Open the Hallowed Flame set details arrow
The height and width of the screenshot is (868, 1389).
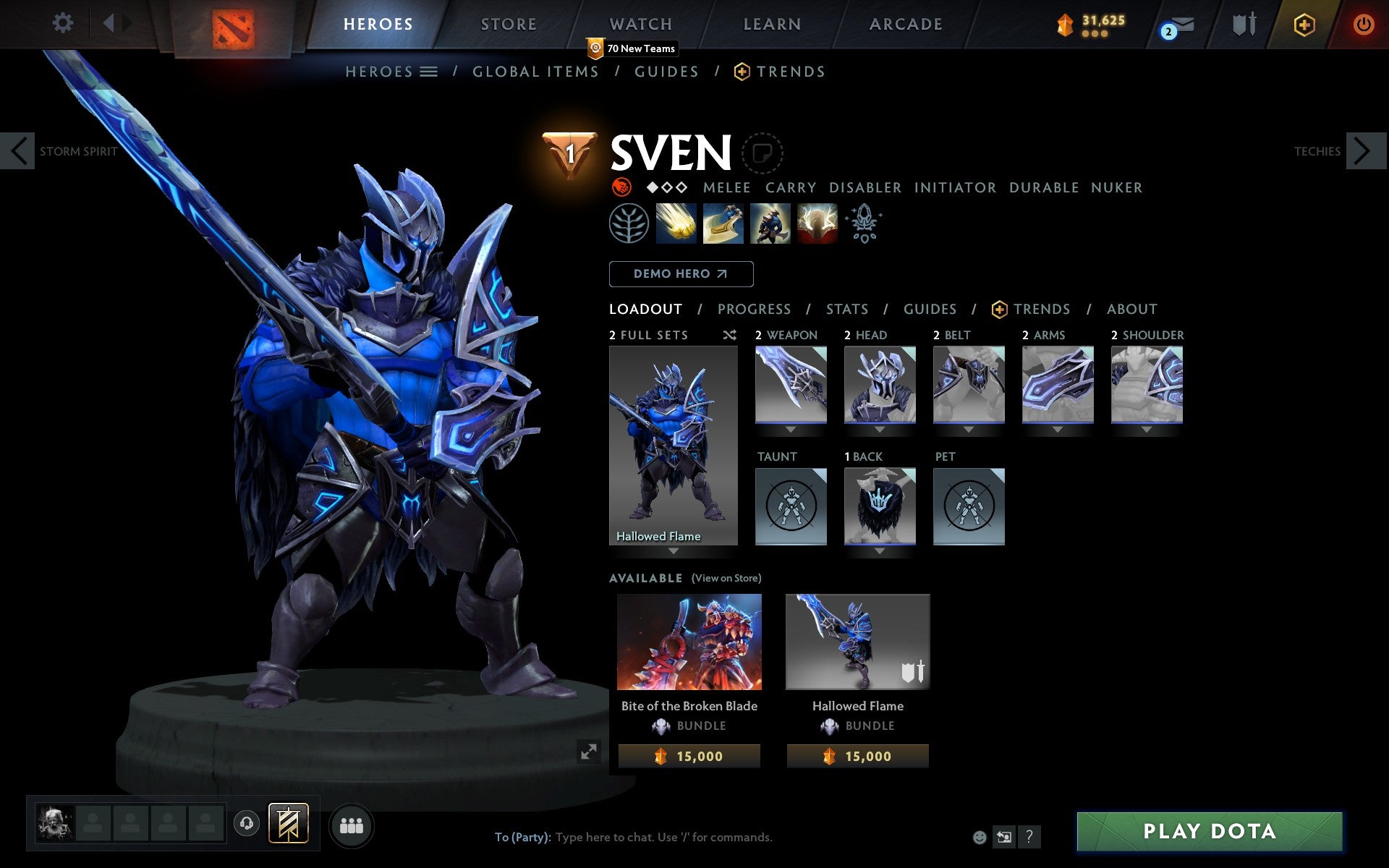(x=673, y=551)
